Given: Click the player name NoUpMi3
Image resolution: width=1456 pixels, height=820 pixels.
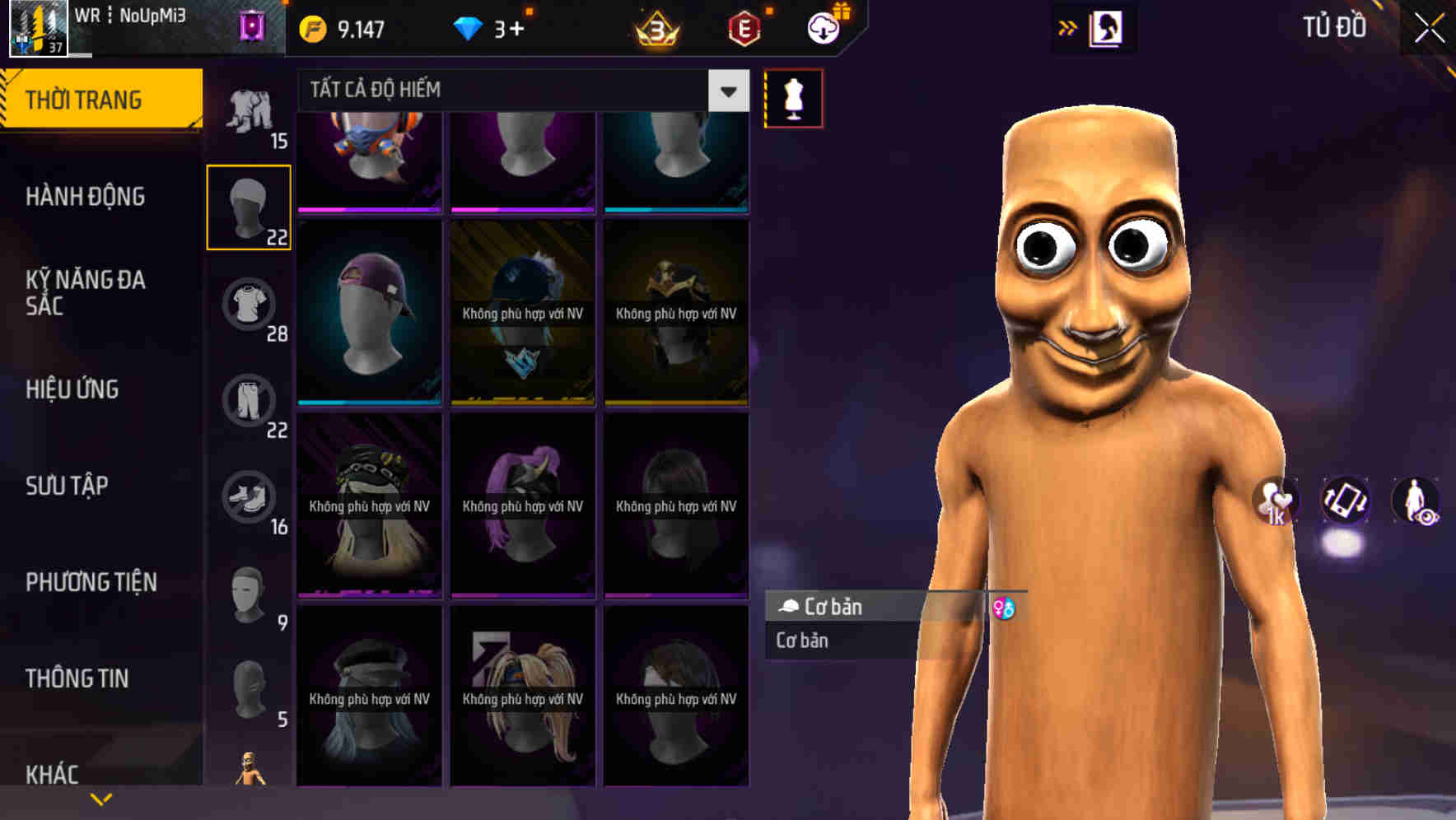Looking at the screenshot, I should pos(153,15).
